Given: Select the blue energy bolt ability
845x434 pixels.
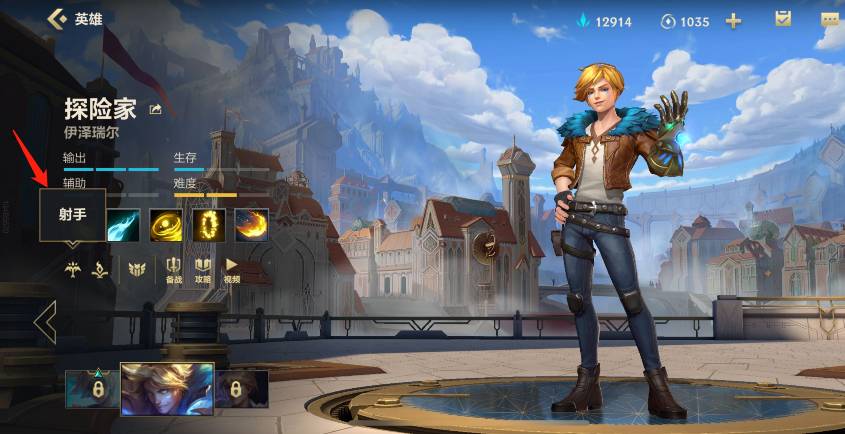Looking at the screenshot, I should pyautogui.click(x=124, y=225).
